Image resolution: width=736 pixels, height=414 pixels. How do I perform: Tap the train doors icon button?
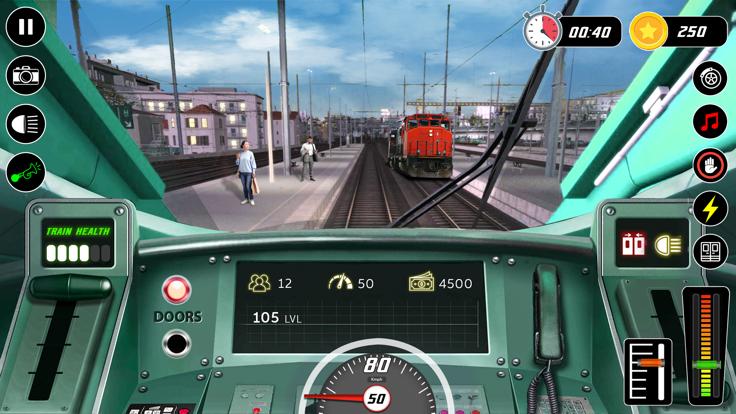click(x=710, y=251)
